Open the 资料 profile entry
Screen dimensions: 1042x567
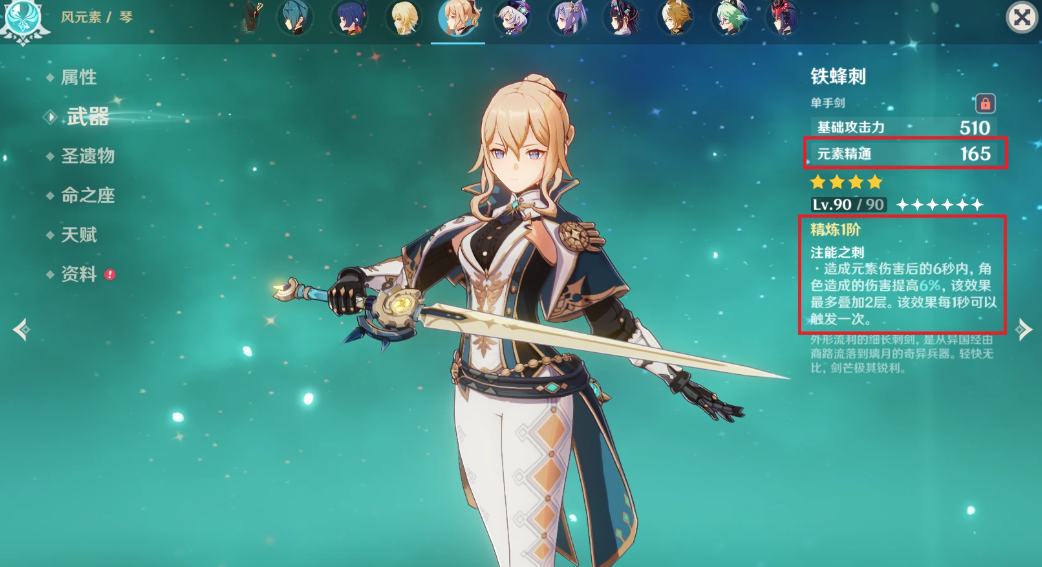[x=78, y=274]
